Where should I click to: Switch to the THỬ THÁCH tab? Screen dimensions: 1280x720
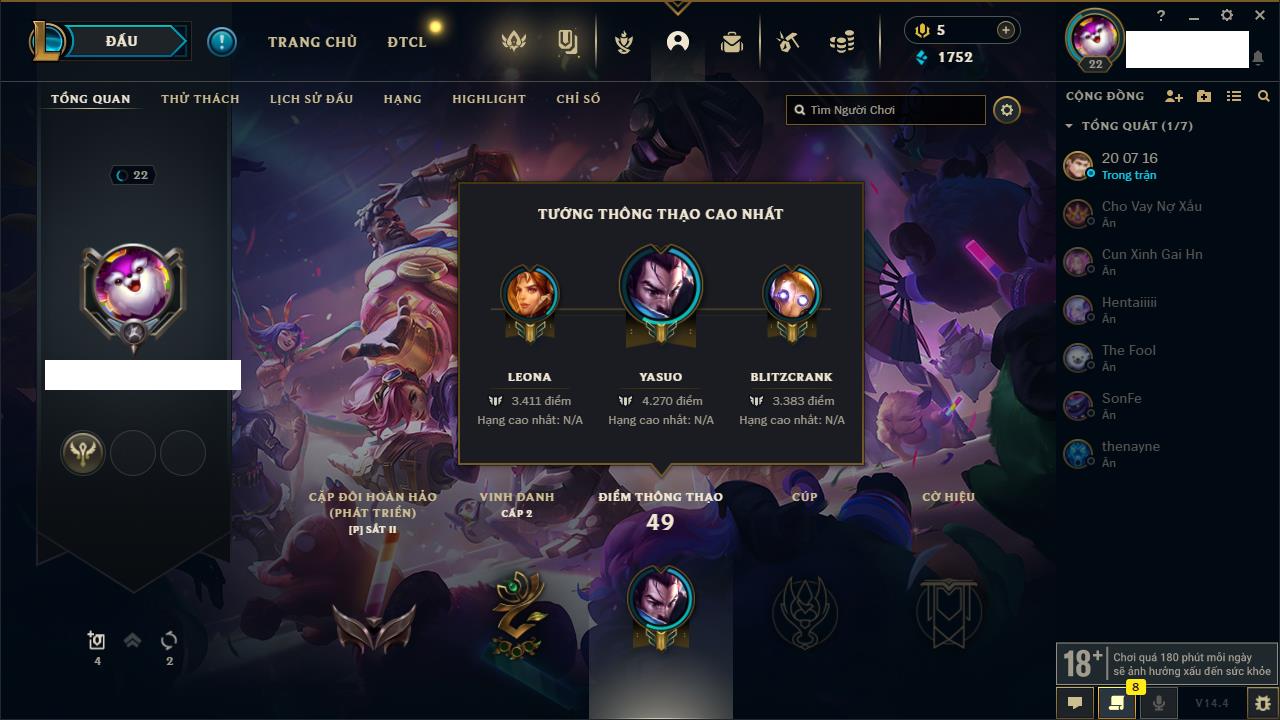pyautogui.click(x=200, y=99)
